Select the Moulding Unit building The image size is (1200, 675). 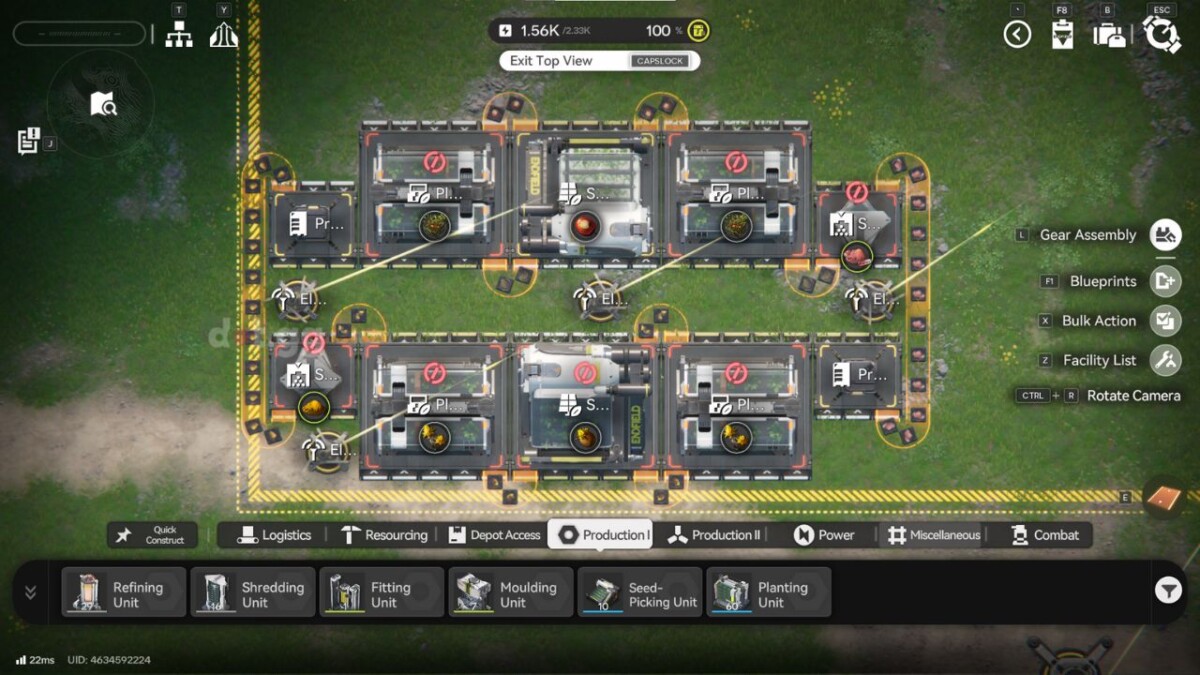click(x=511, y=593)
